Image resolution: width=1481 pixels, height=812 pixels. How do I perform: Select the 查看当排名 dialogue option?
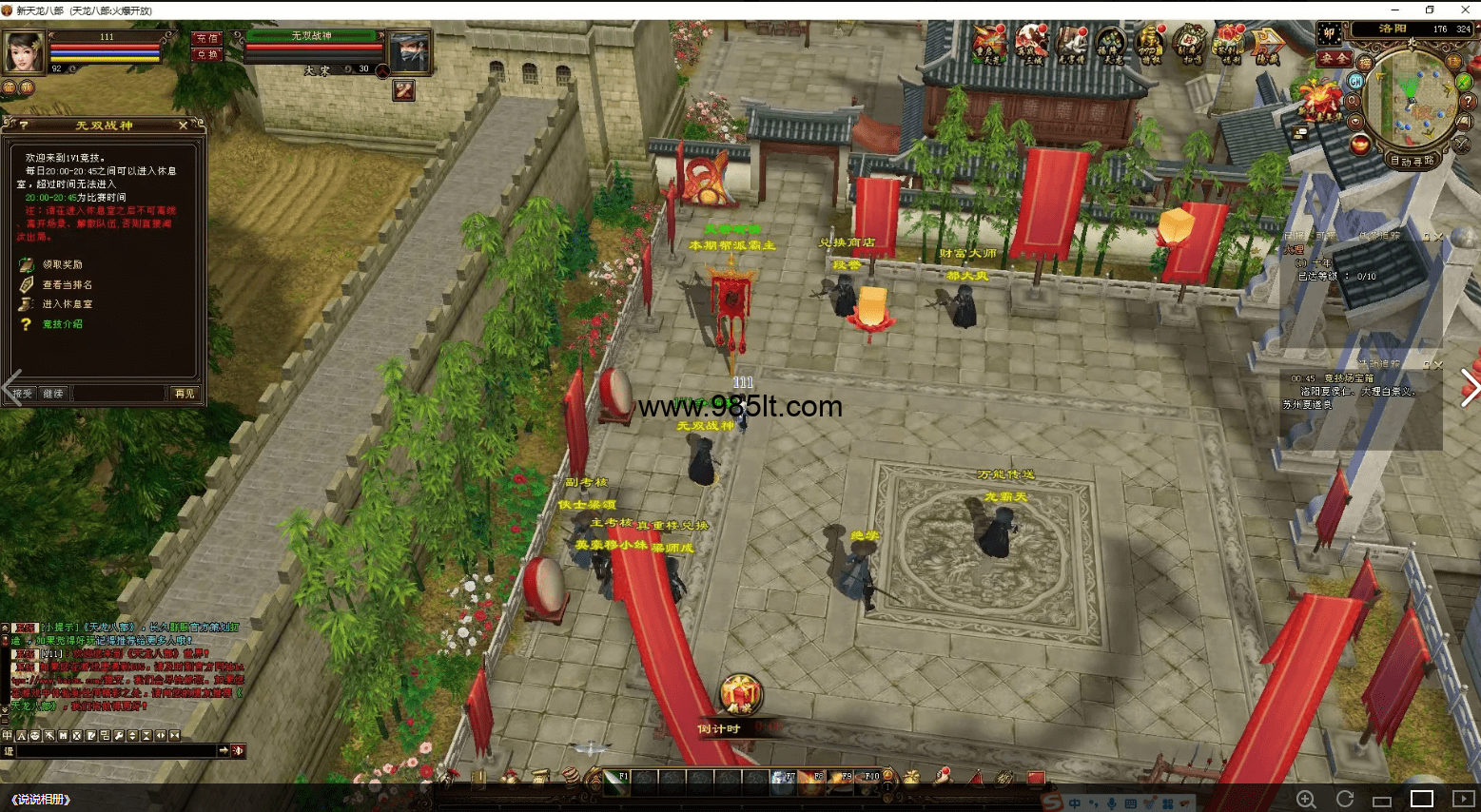click(67, 284)
